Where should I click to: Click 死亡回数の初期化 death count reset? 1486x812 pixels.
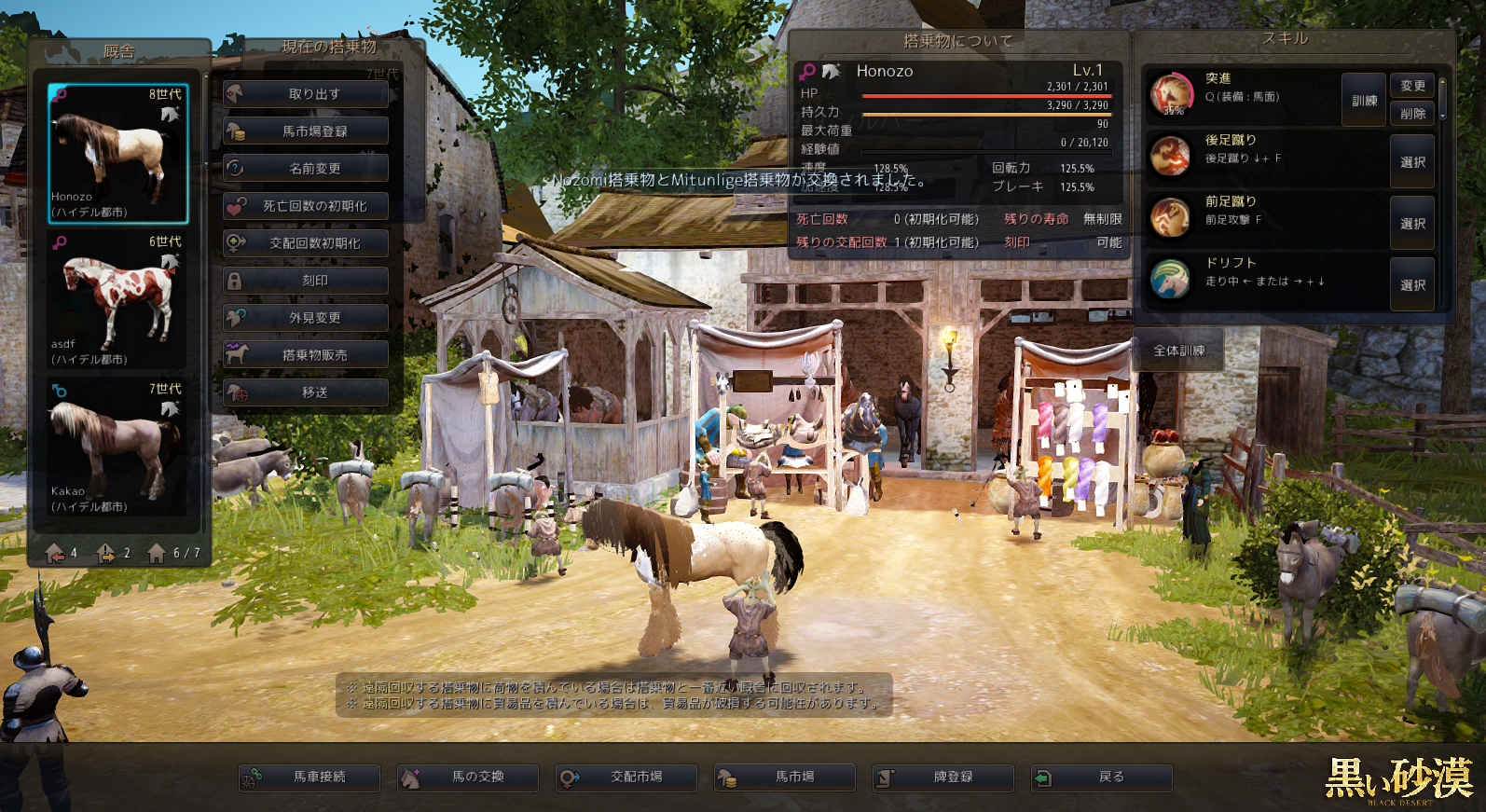point(306,206)
